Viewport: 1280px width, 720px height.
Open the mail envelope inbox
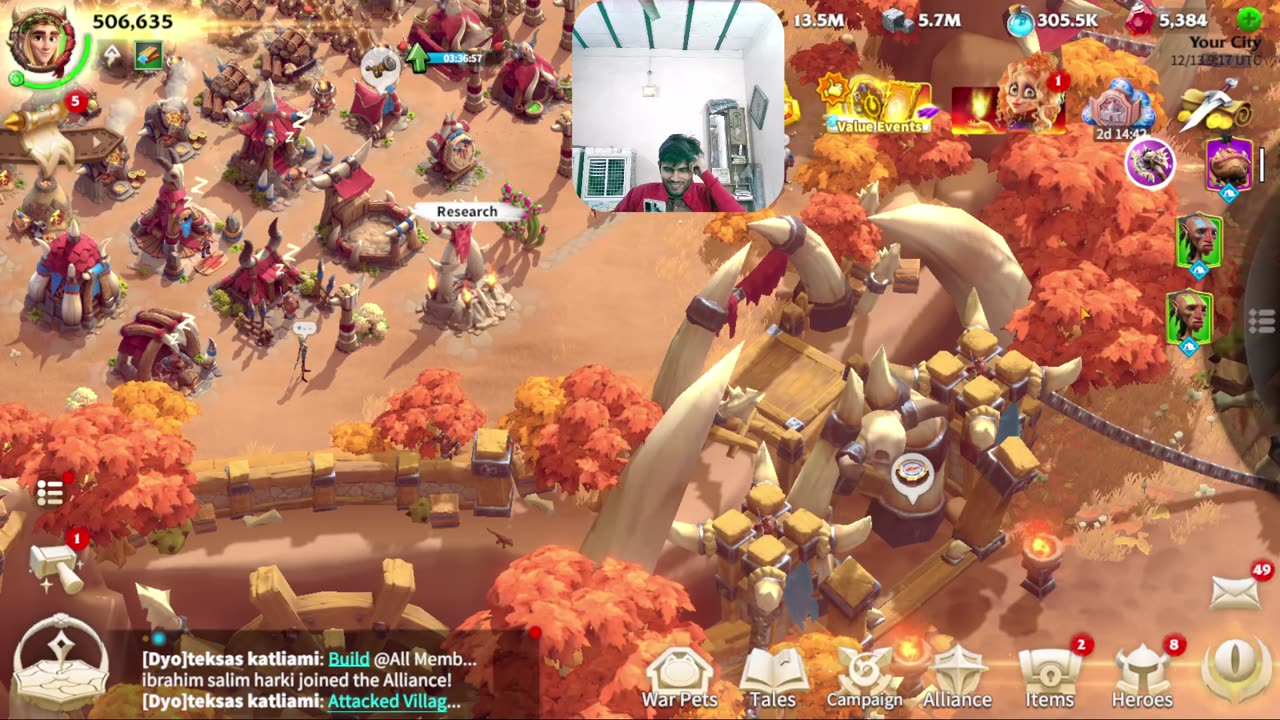[x=1236, y=592]
